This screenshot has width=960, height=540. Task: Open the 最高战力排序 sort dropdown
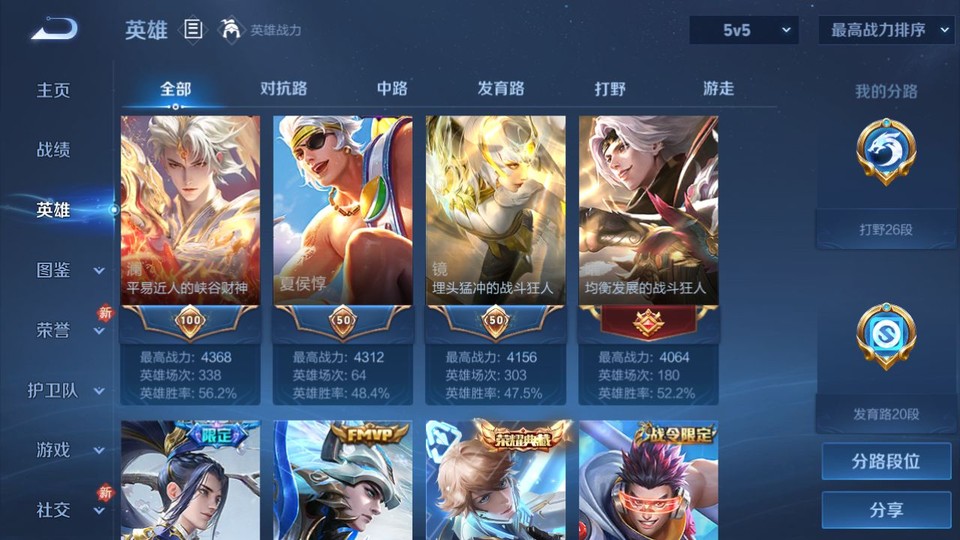pos(887,30)
